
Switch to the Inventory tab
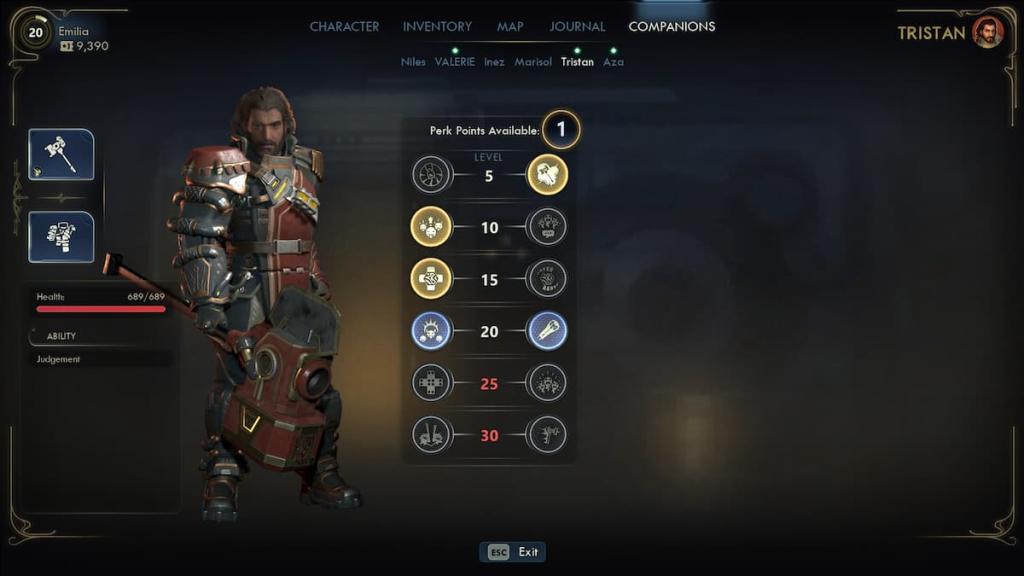[437, 27]
